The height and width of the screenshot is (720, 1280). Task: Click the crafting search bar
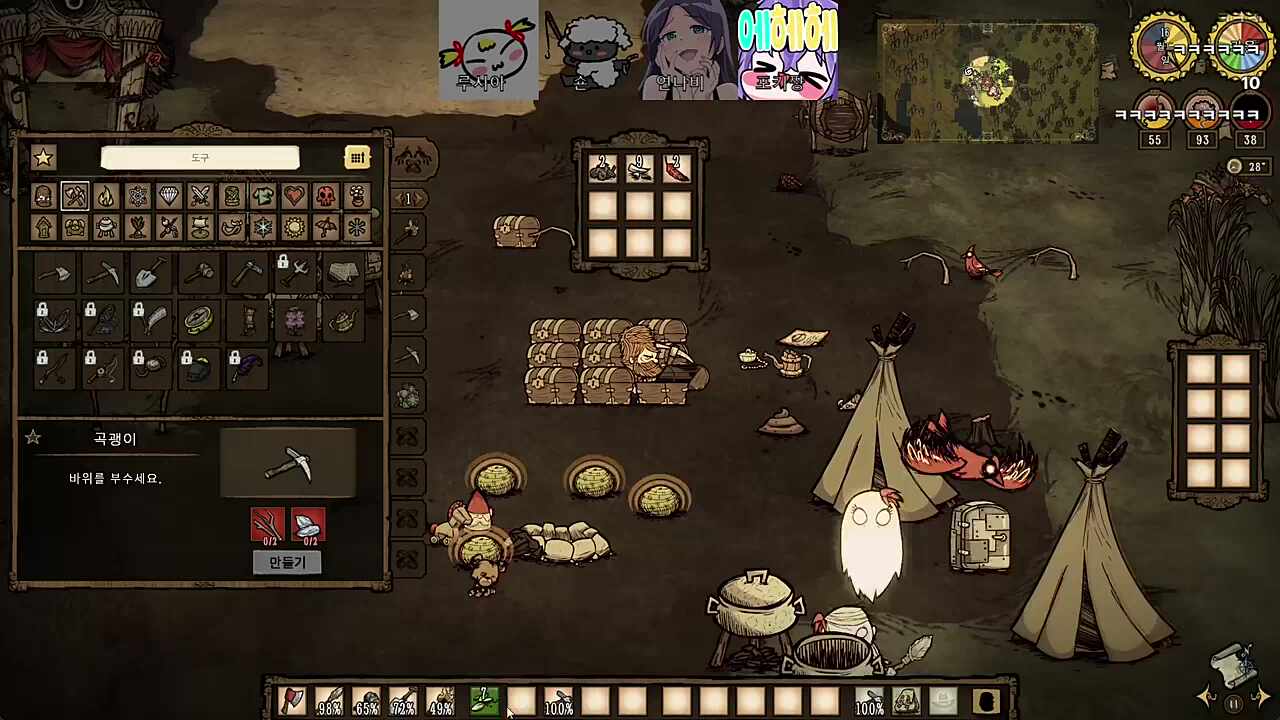[200, 158]
